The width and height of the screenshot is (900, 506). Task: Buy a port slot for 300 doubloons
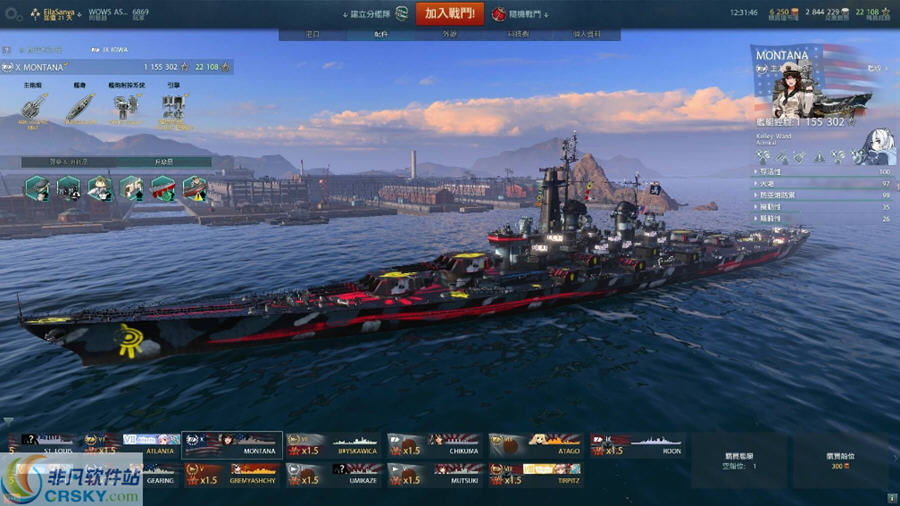(x=840, y=461)
